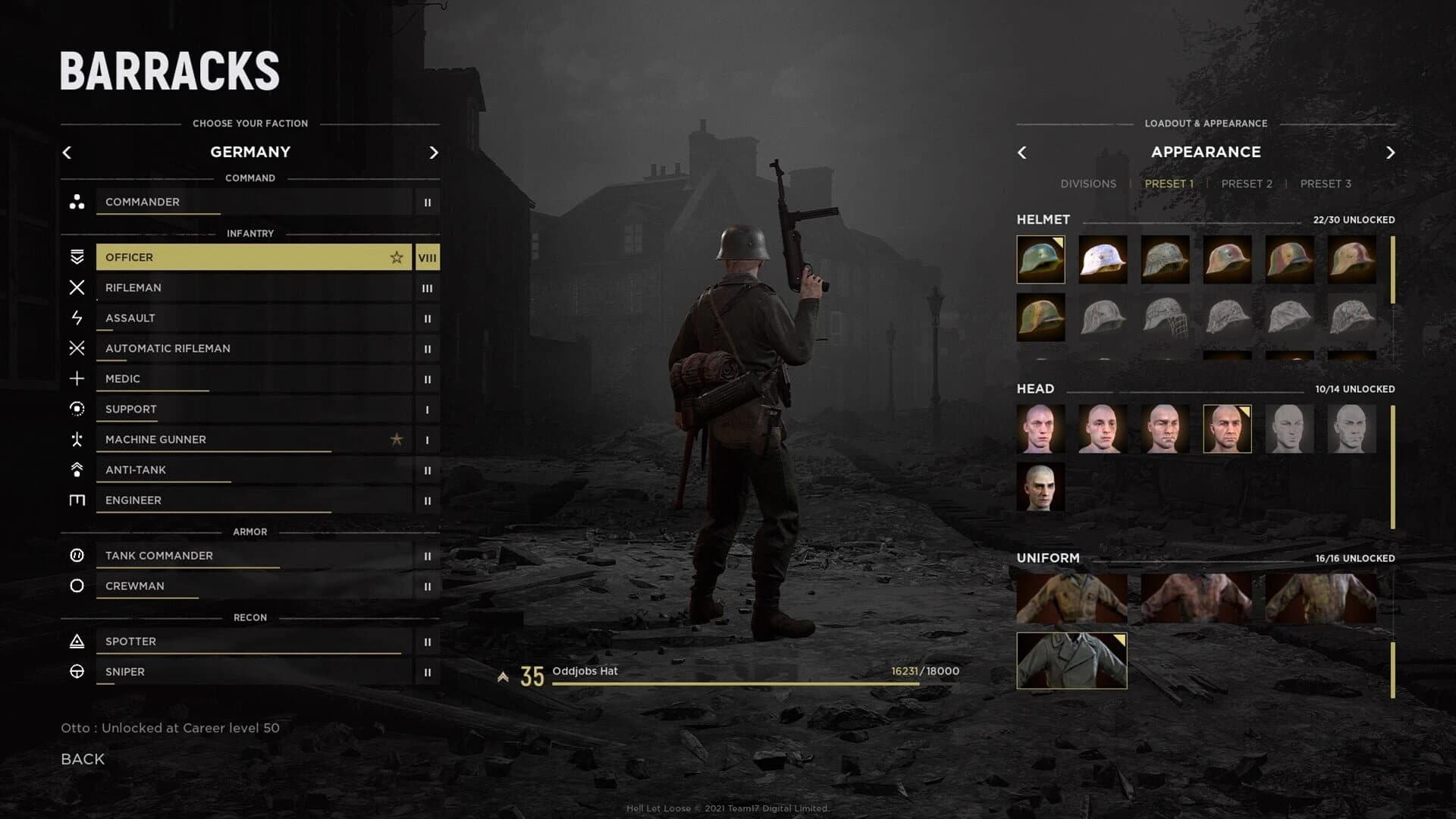Select the Commander role icon
The image size is (1456, 819).
[x=77, y=202]
